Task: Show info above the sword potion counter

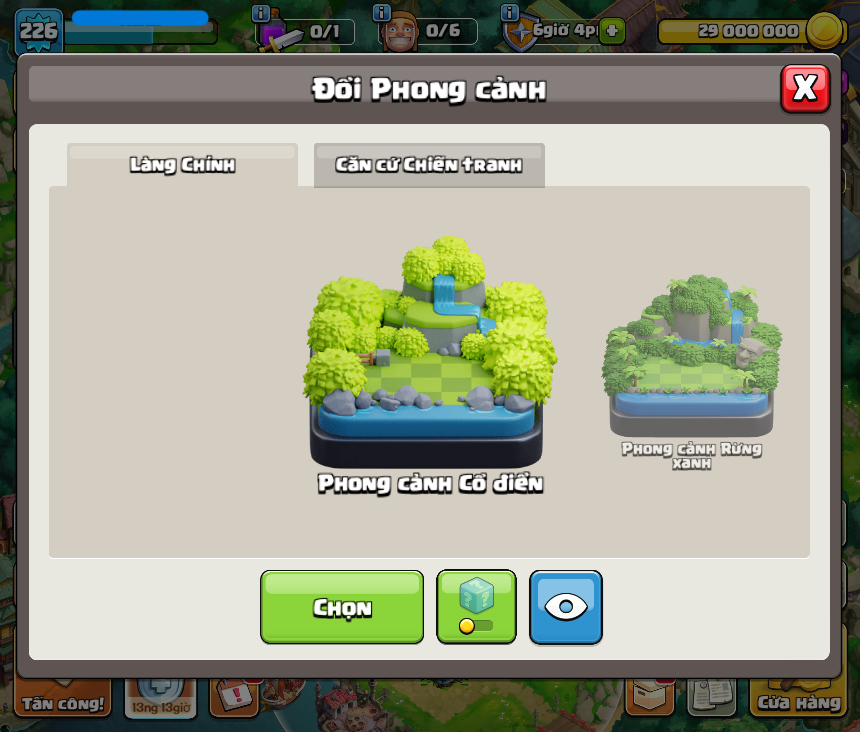Action: click(261, 13)
